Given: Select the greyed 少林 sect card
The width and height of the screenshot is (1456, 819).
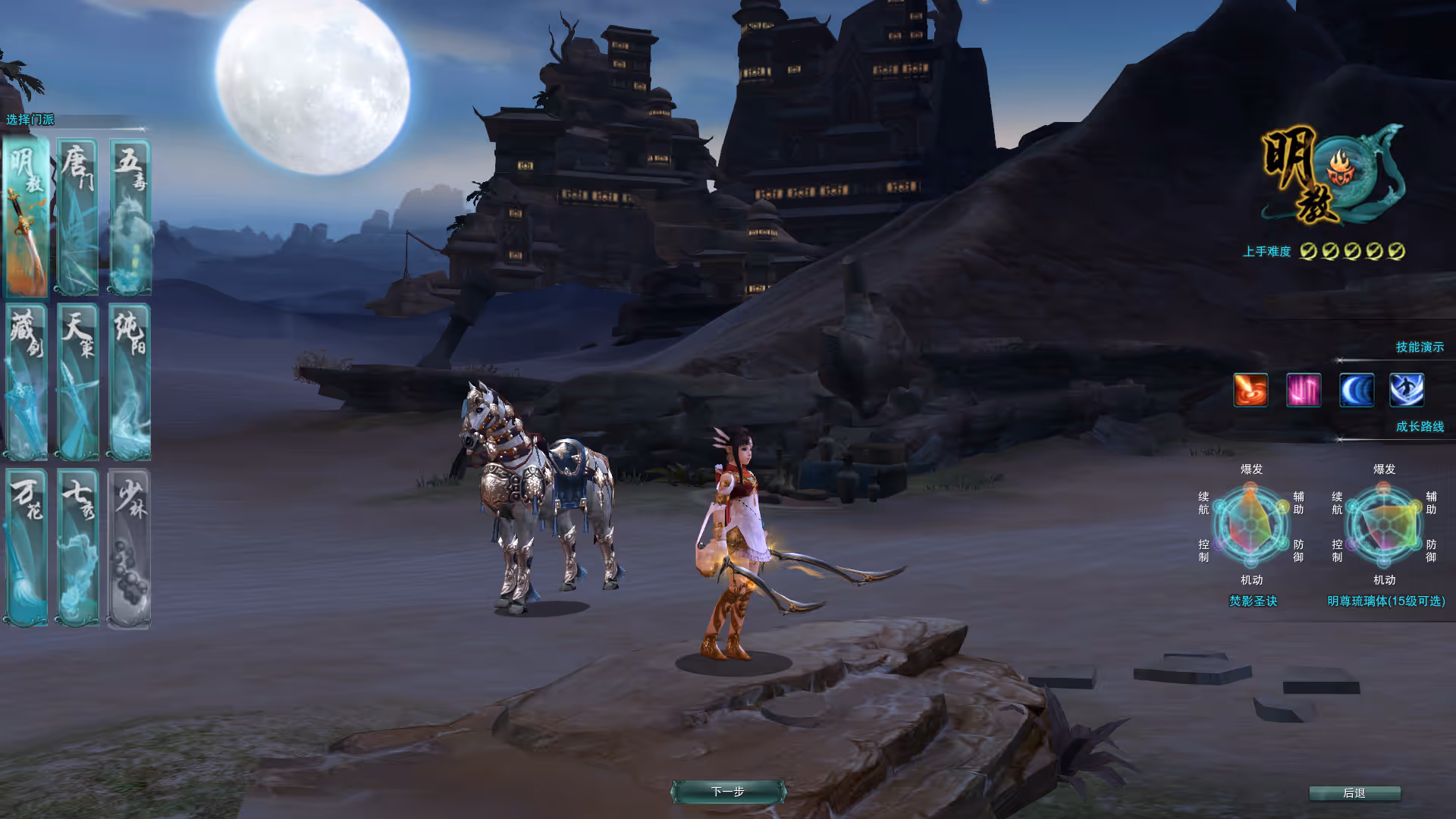Looking at the screenshot, I should [x=130, y=548].
